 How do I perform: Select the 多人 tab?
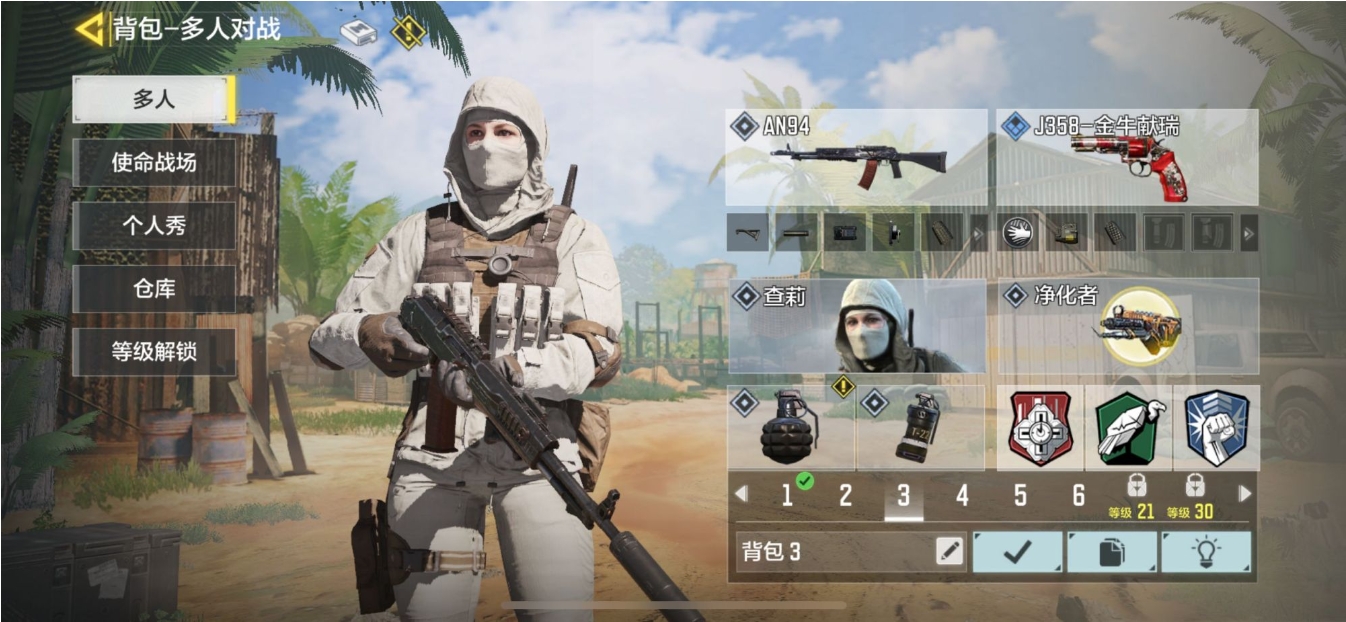click(x=153, y=99)
